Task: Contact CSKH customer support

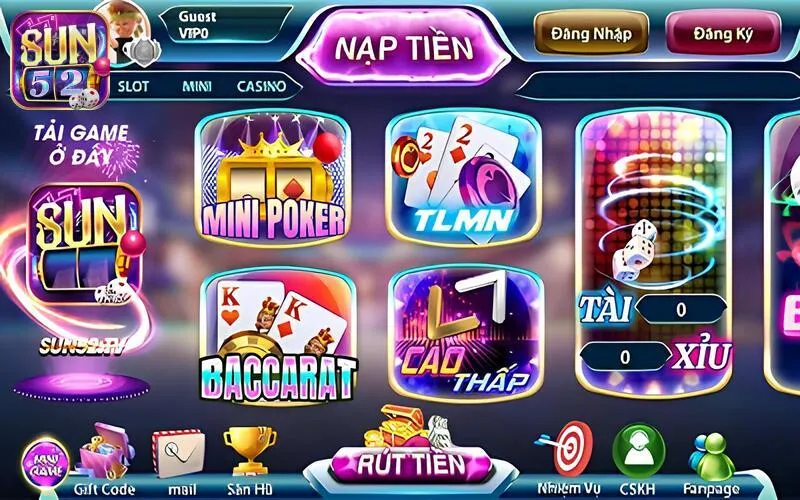Action: click(x=637, y=453)
